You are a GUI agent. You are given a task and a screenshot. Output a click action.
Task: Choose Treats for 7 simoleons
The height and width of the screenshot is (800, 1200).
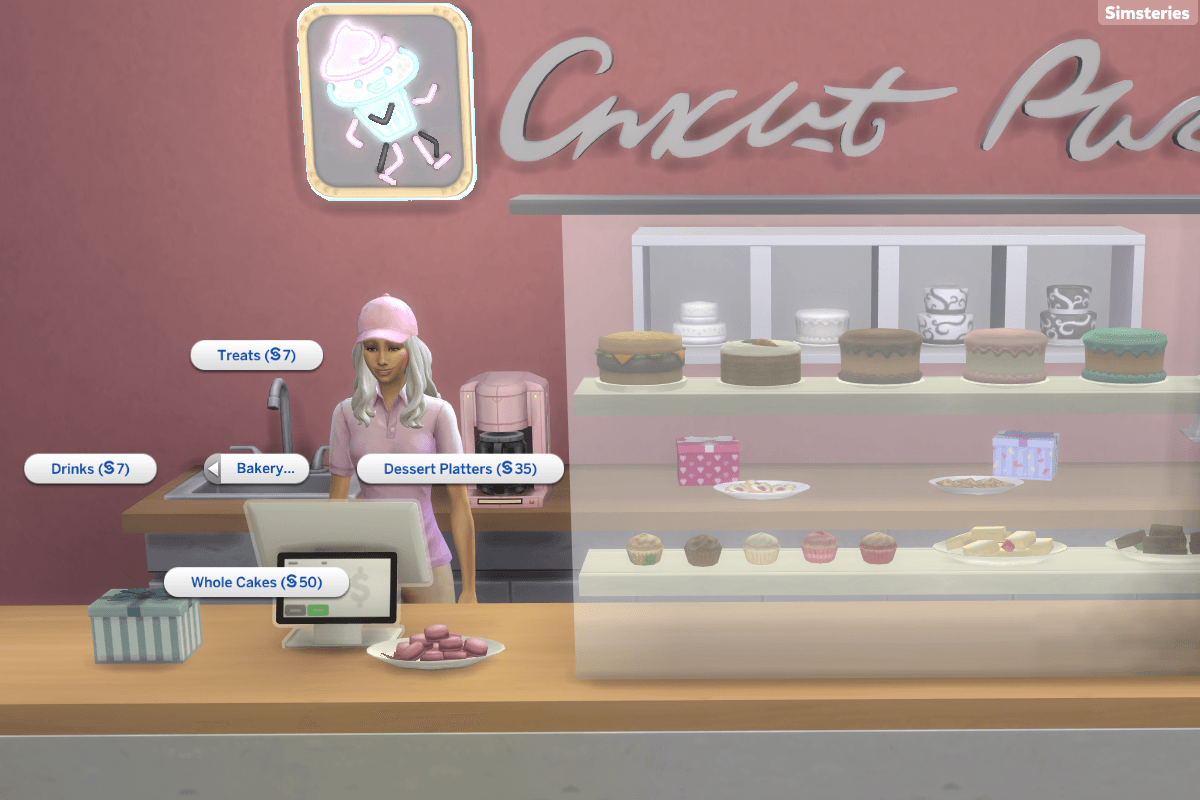pyautogui.click(x=256, y=356)
